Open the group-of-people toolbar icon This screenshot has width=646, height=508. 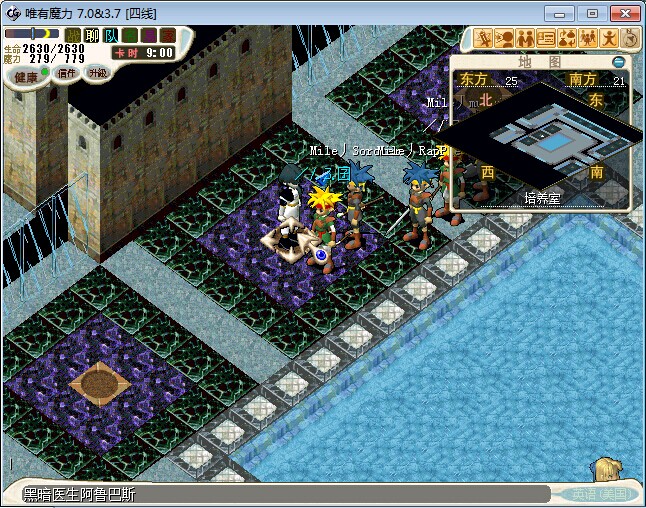[x=588, y=39]
